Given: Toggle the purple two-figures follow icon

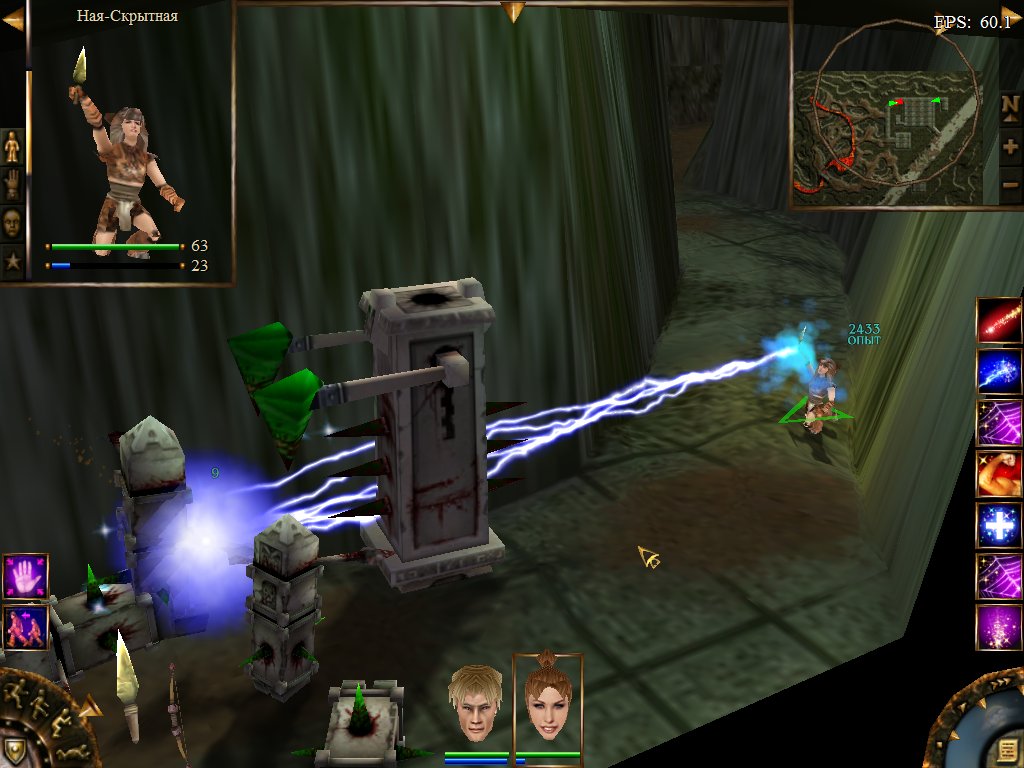Looking at the screenshot, I should (x=24, y=628).
